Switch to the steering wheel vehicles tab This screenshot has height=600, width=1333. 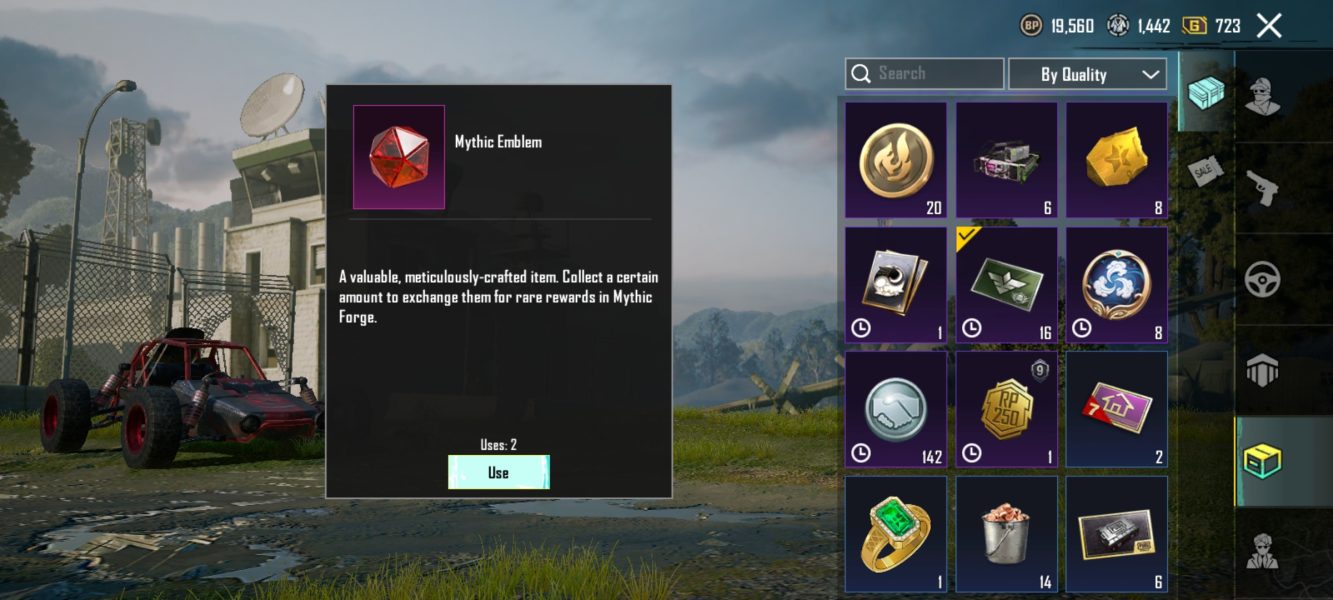click(x=1264, y=280)
